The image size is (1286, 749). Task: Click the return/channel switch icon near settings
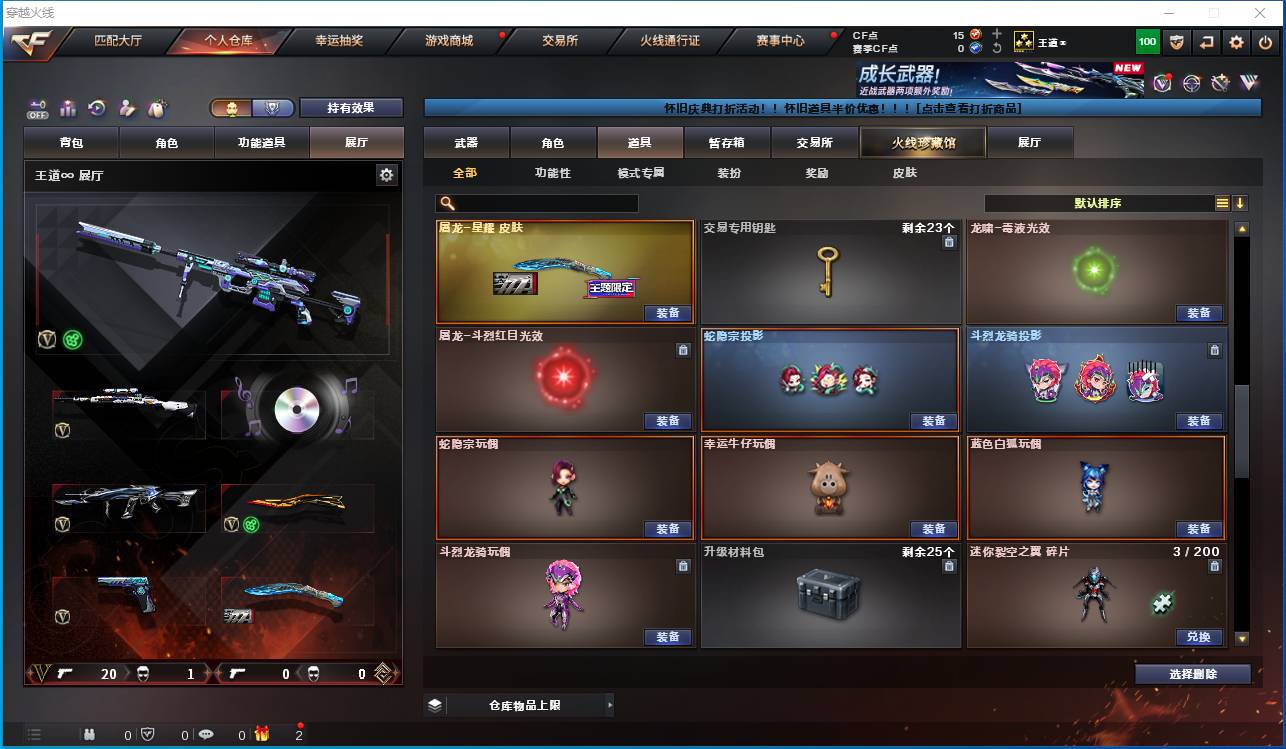pyautogui.click(x=1207, y=42)
